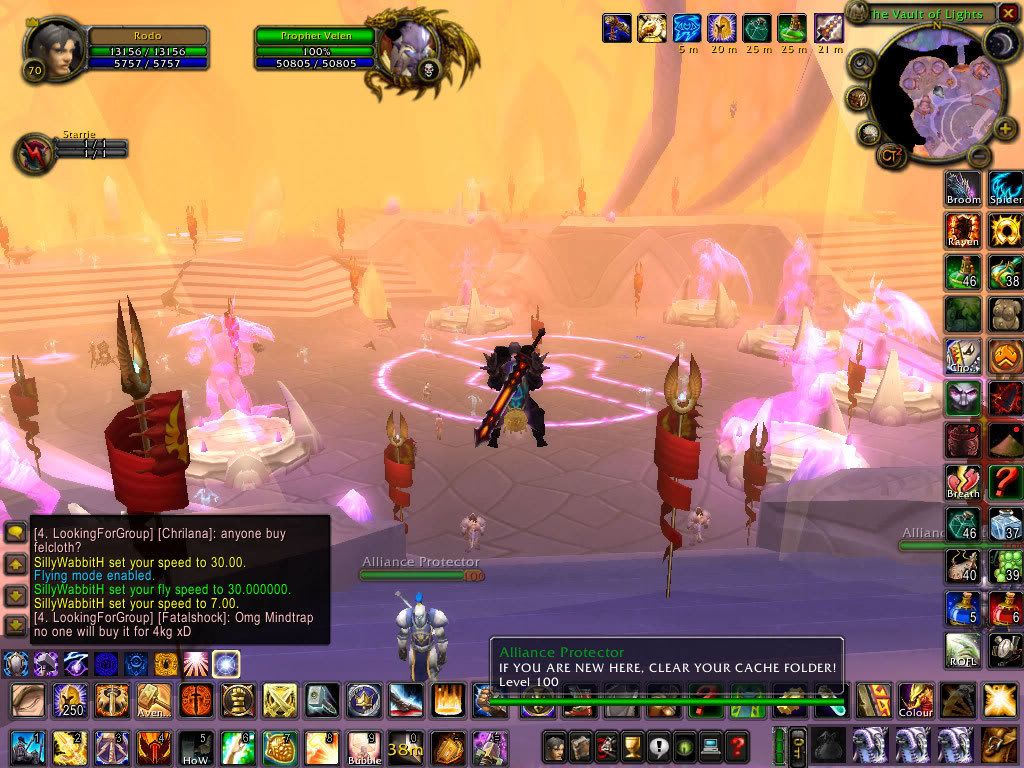Use the Broom action slot

click(964, 189)
